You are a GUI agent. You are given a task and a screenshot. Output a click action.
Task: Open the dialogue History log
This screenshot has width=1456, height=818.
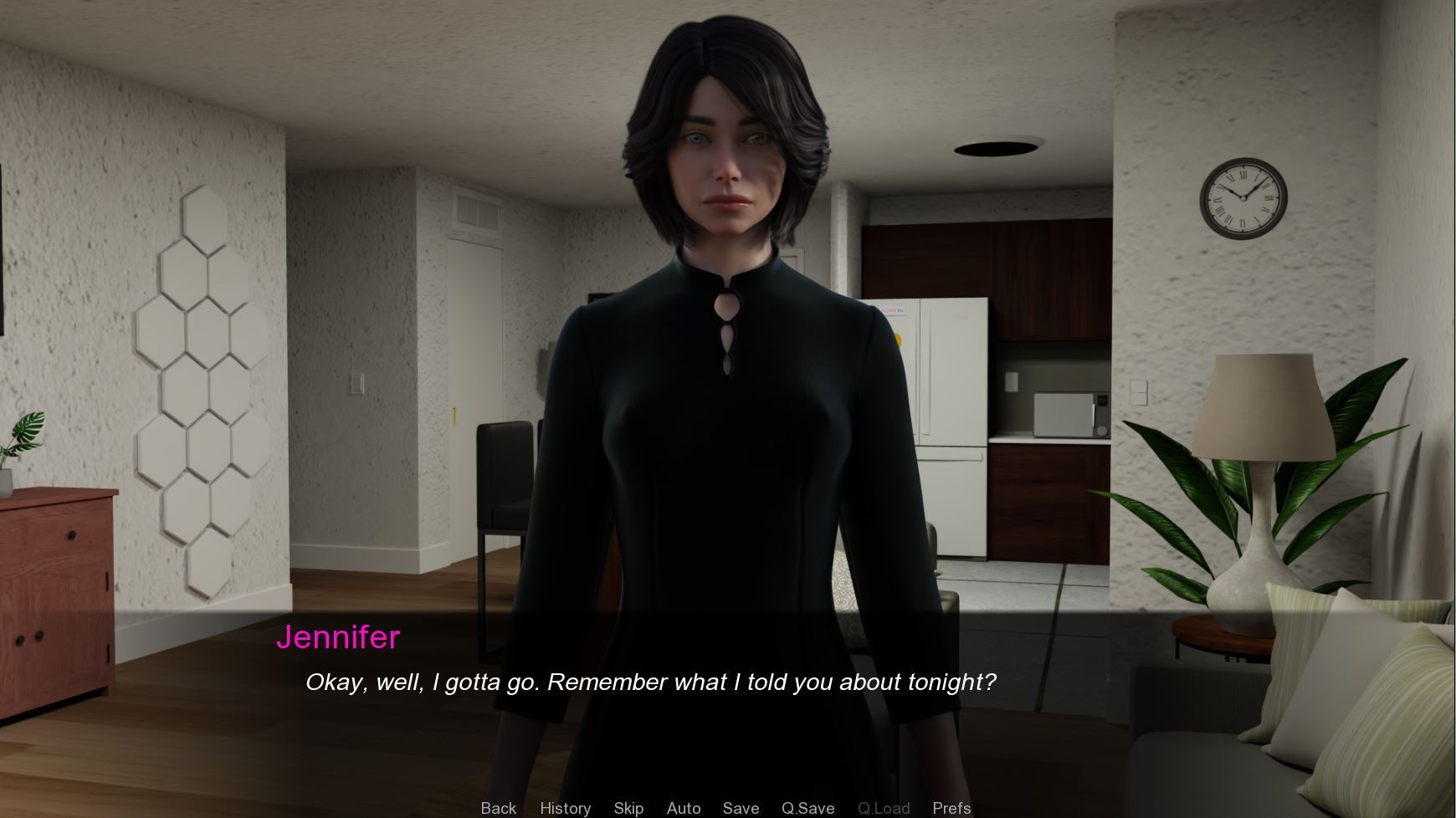[565, 808]
